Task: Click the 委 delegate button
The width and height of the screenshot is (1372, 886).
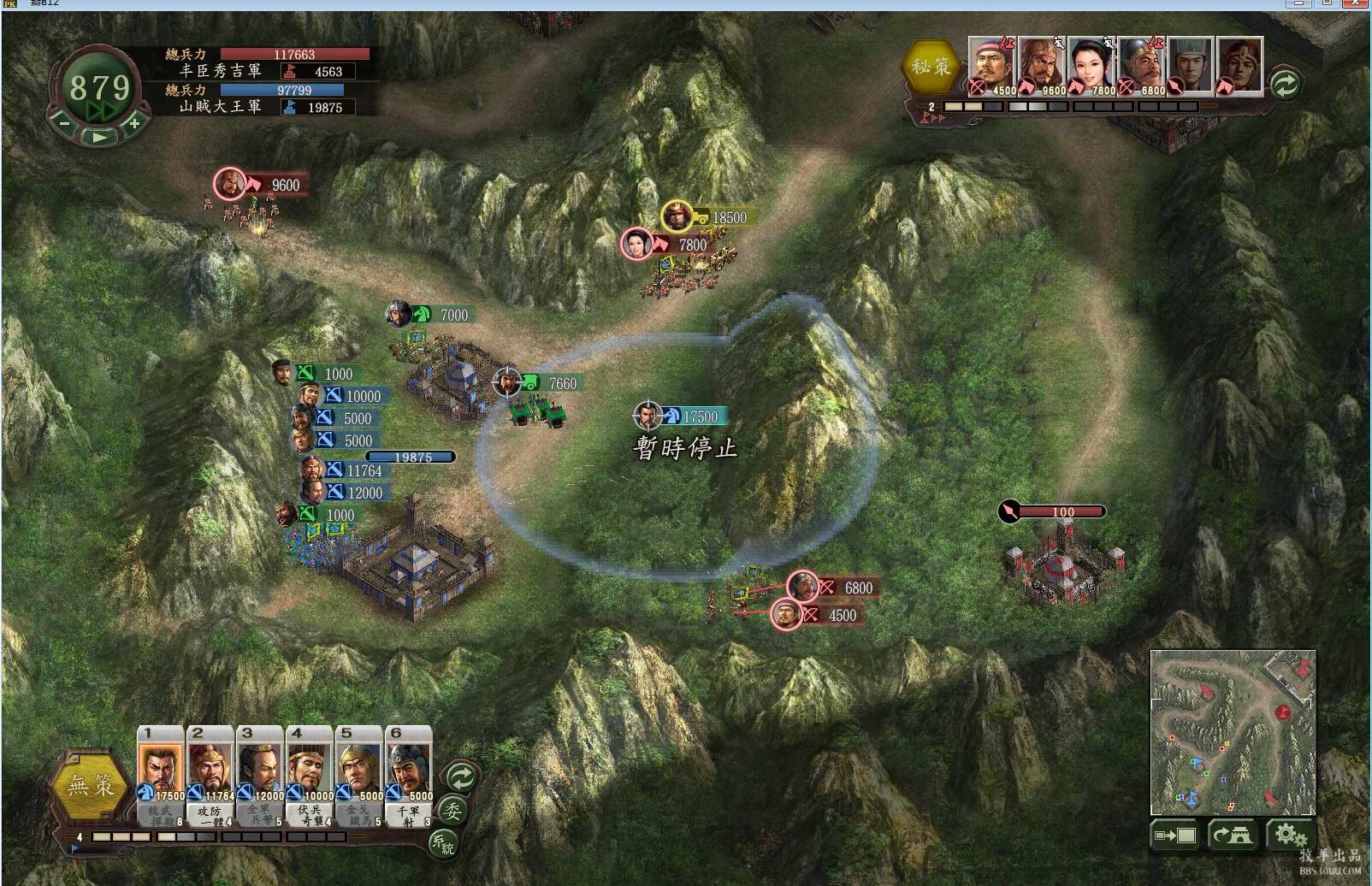Action: (452, 811)
